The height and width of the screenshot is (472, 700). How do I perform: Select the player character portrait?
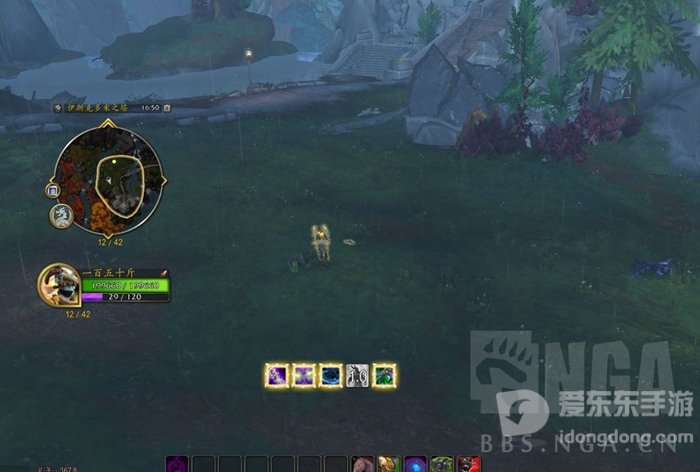tap(57, 286)
